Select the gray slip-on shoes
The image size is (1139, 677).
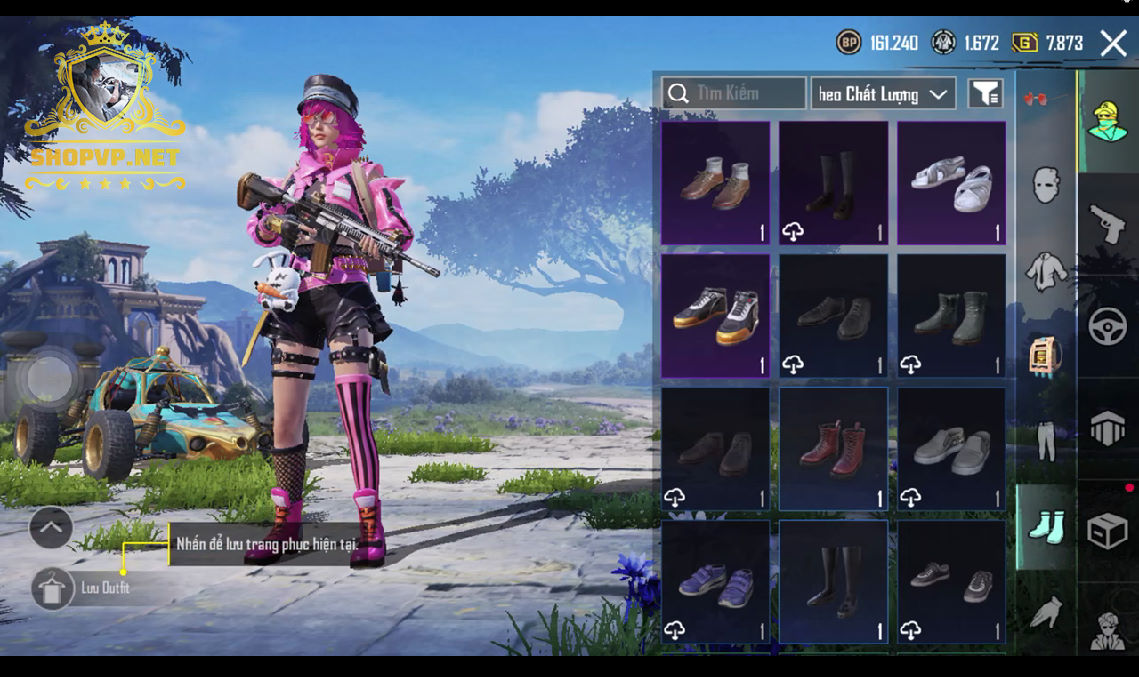click(x=951, y=449)
